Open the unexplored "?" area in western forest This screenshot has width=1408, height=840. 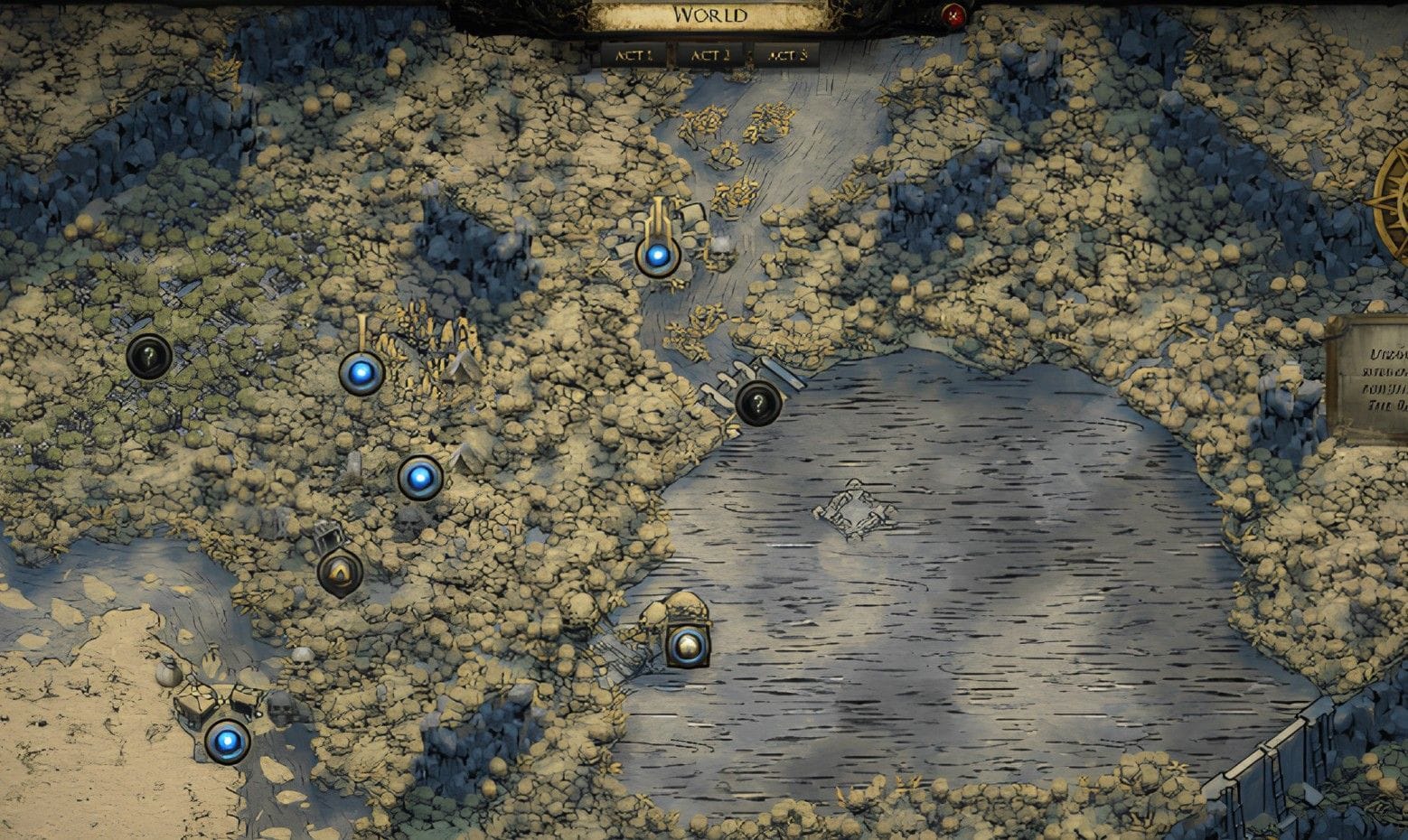point(147,356)
